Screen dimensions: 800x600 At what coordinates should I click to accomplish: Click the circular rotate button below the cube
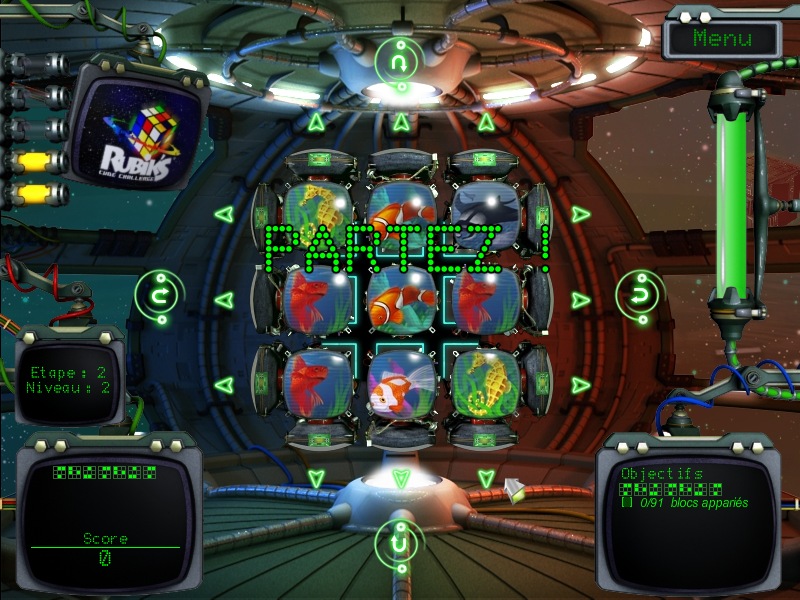tap(401, 541)
